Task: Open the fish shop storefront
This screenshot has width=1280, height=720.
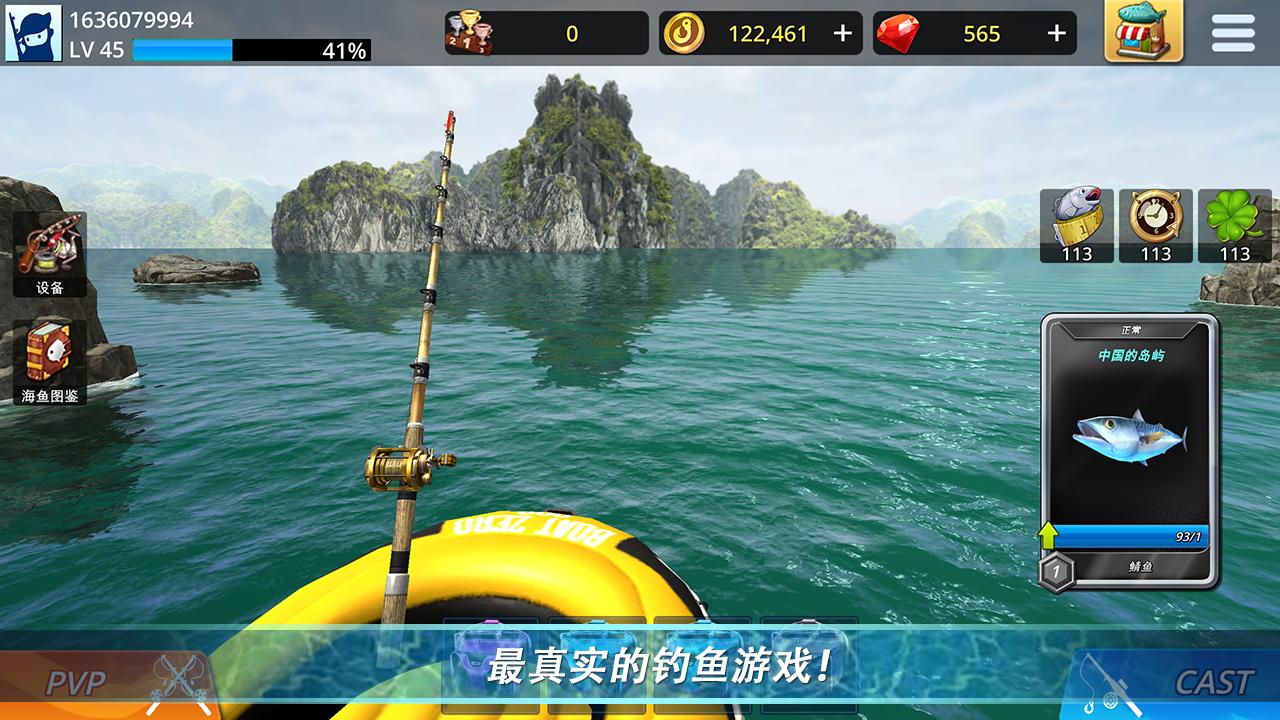Action: tap(1142, 32)
